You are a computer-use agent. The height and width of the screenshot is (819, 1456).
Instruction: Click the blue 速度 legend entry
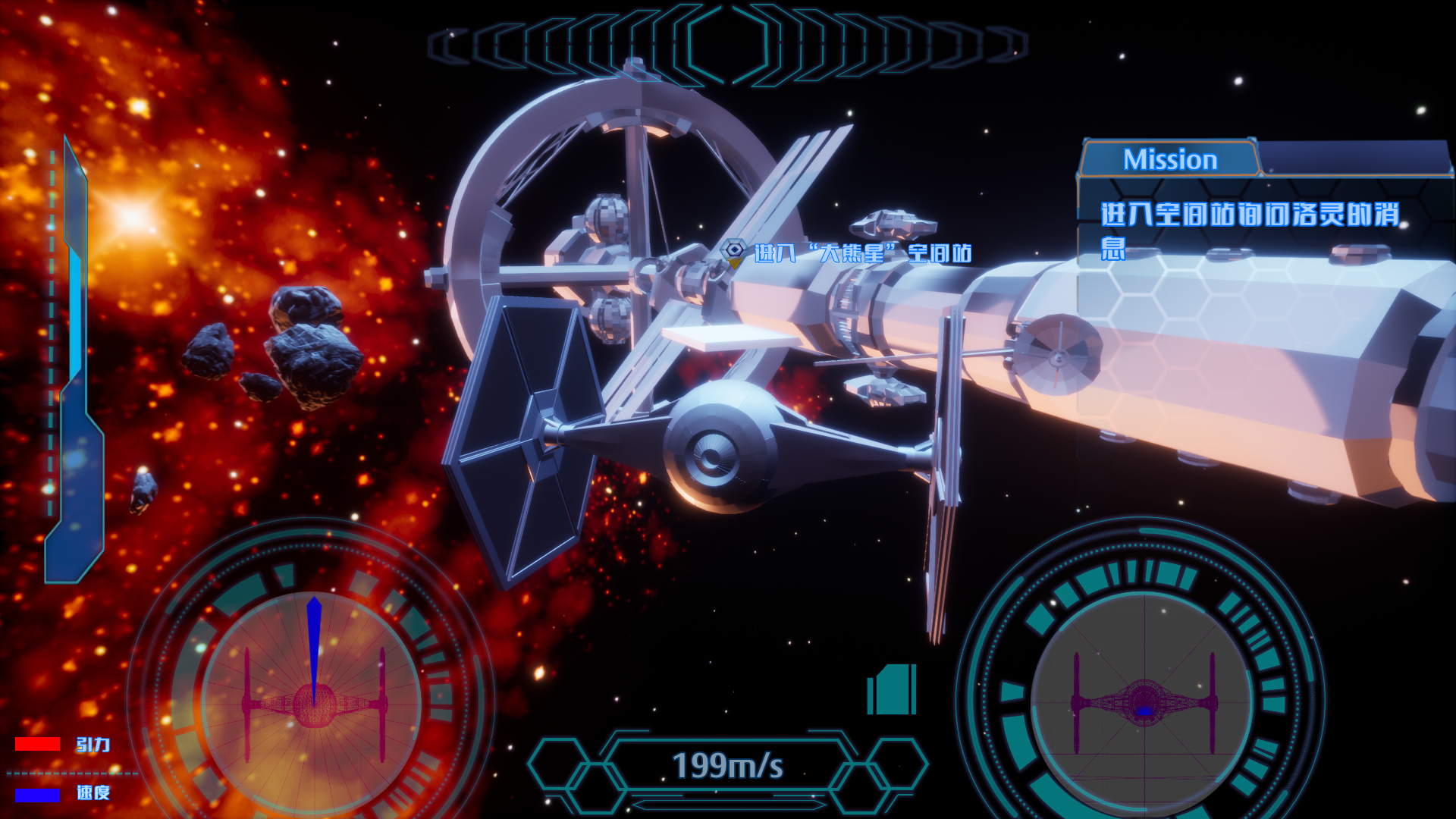(64, 793)
